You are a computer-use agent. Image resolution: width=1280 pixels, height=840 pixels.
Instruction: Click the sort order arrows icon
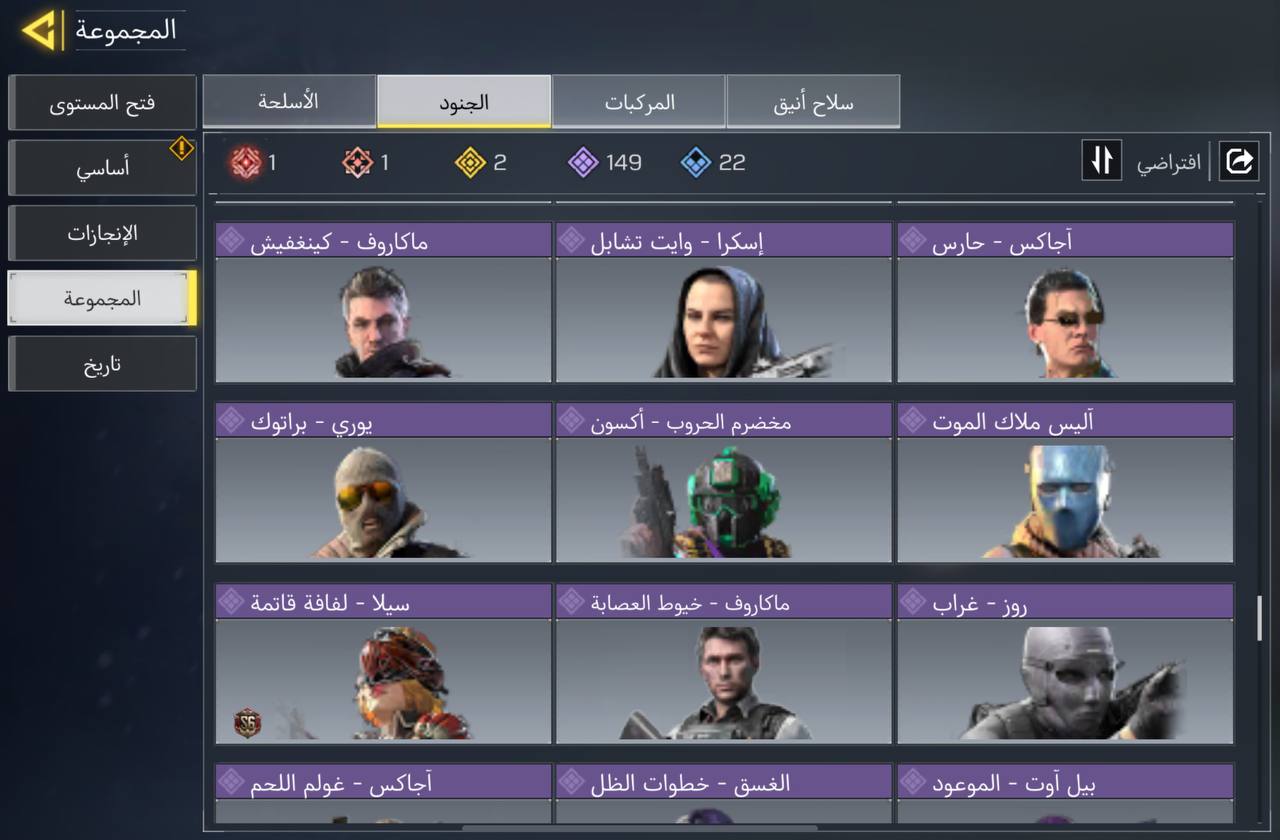1101,161
